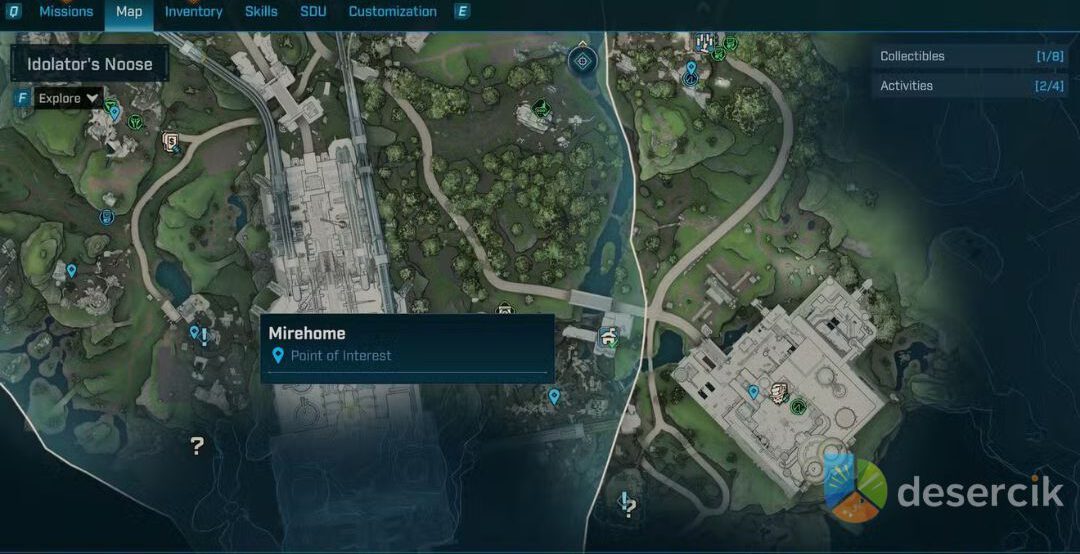The image size is (1080, 554).
Task: Expand the Explore dropdown
Action: [x=68, y=98]
